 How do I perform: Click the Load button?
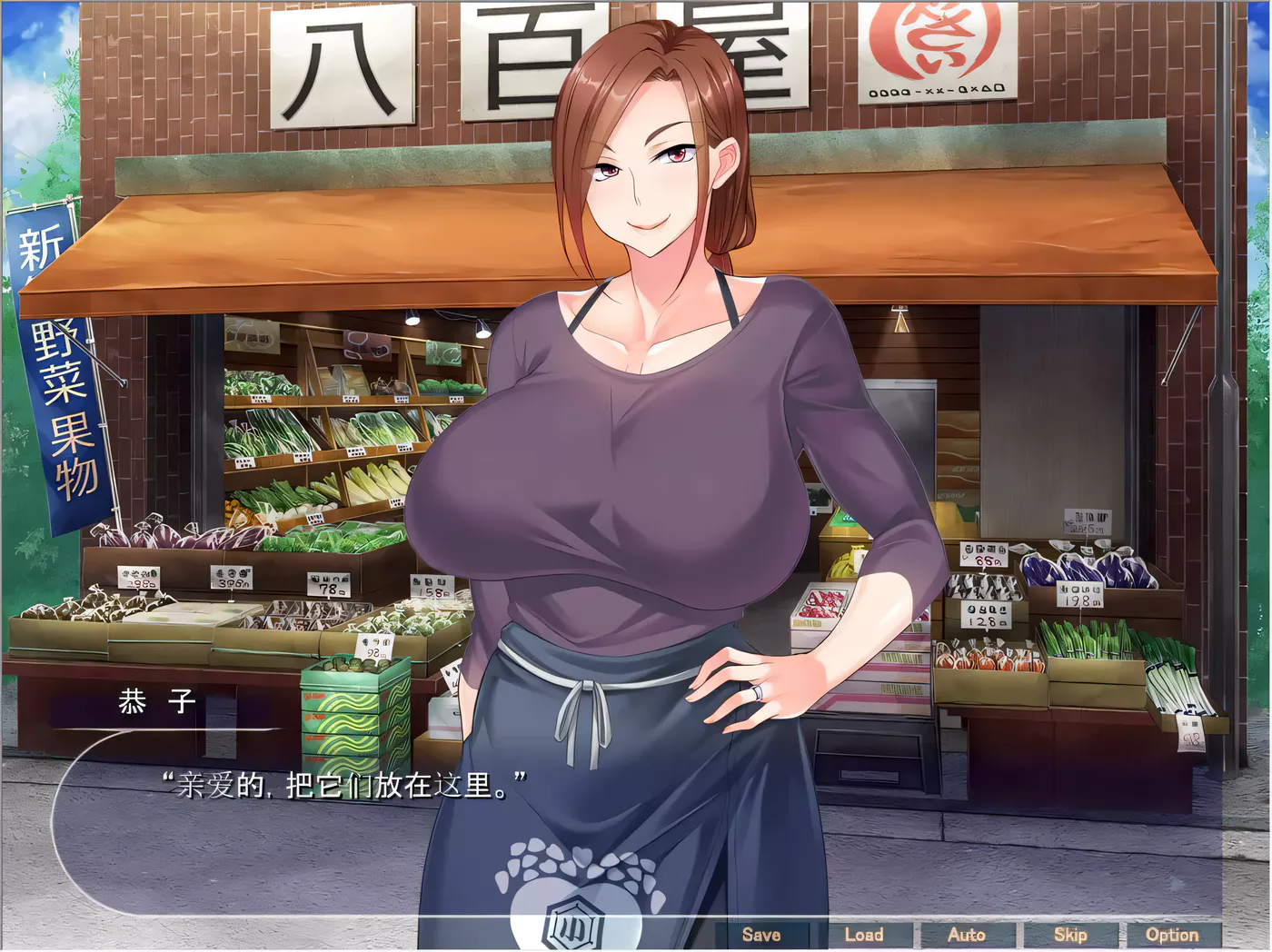point(866,934)
